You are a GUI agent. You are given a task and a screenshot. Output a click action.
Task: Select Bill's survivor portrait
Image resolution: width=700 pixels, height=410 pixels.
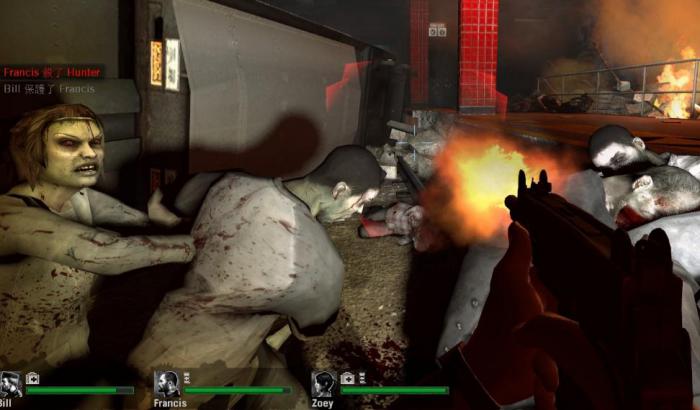(x=10, y=384)
